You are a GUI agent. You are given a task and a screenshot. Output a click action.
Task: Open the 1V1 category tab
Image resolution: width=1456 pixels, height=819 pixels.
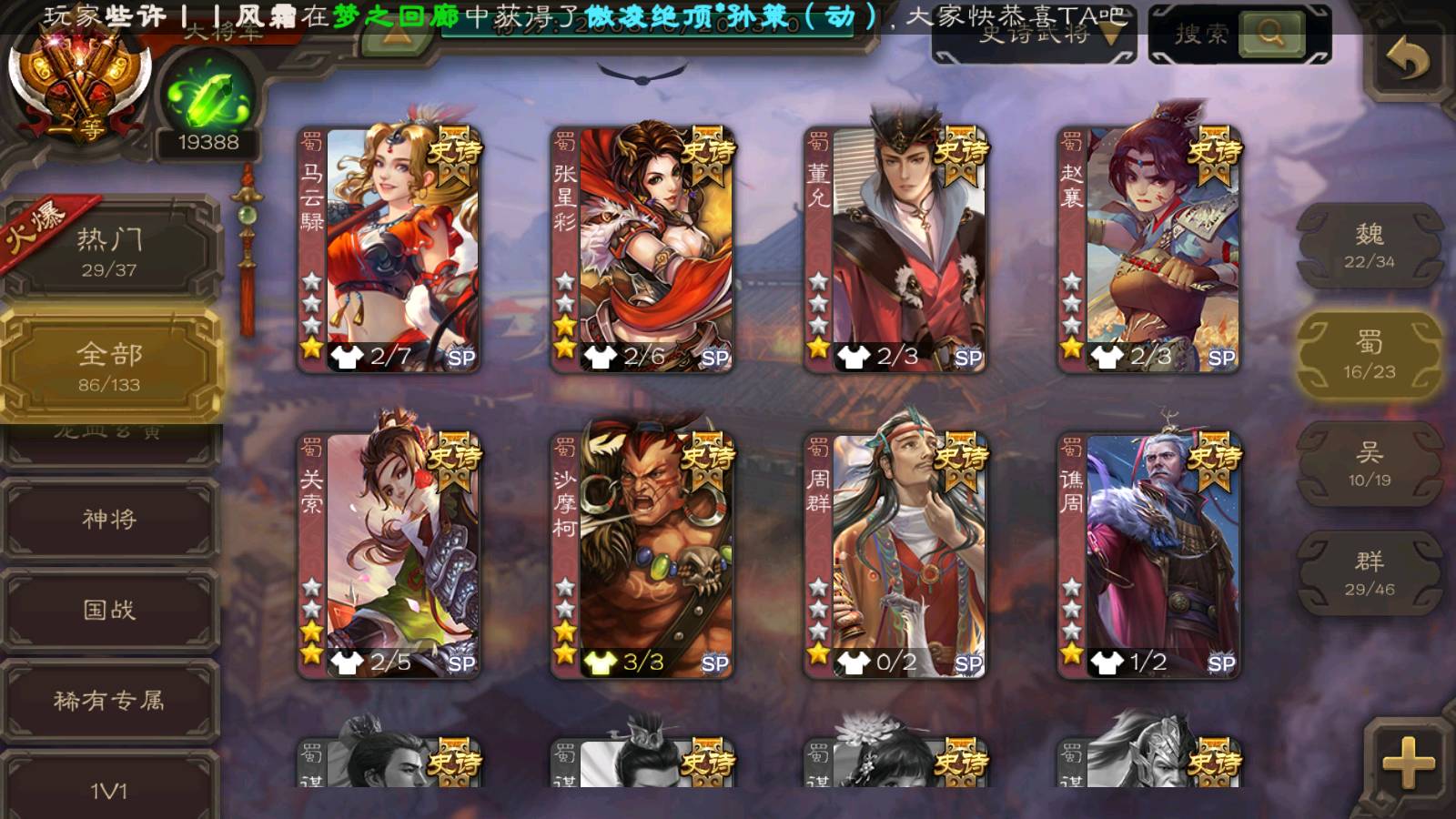click(x=109, y=790)
